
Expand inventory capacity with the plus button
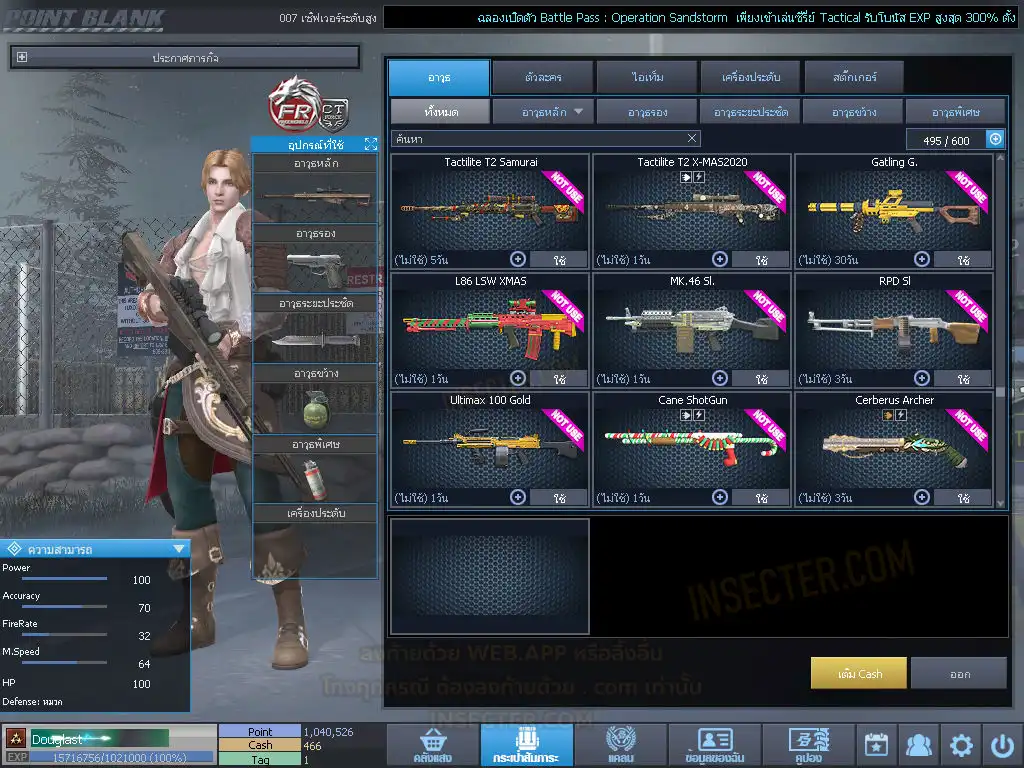(x=995, y=140)
